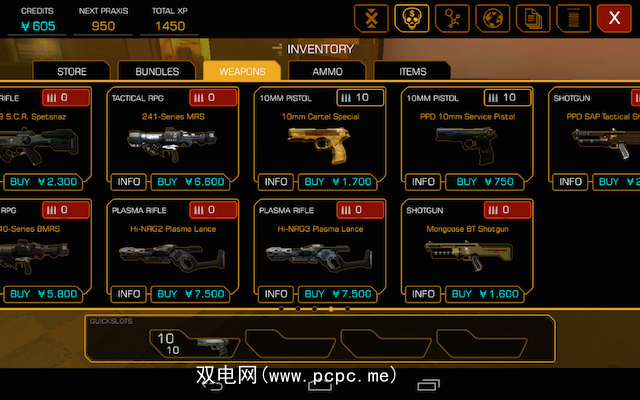Show the Ammo tab
The height and width of the screenshot is (400, 640).
click(x=327, y=71)
